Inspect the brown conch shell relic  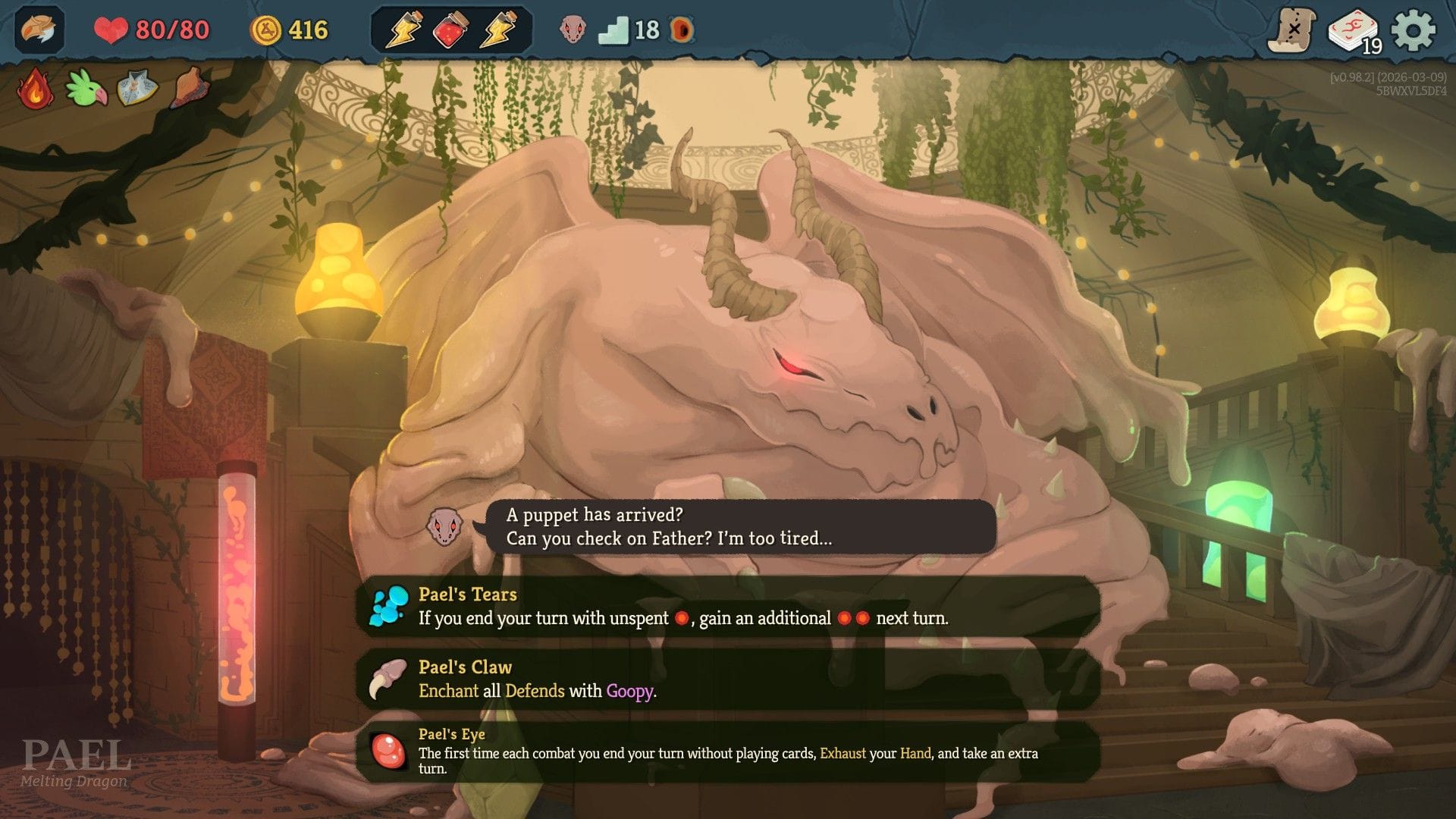(188, 87)
